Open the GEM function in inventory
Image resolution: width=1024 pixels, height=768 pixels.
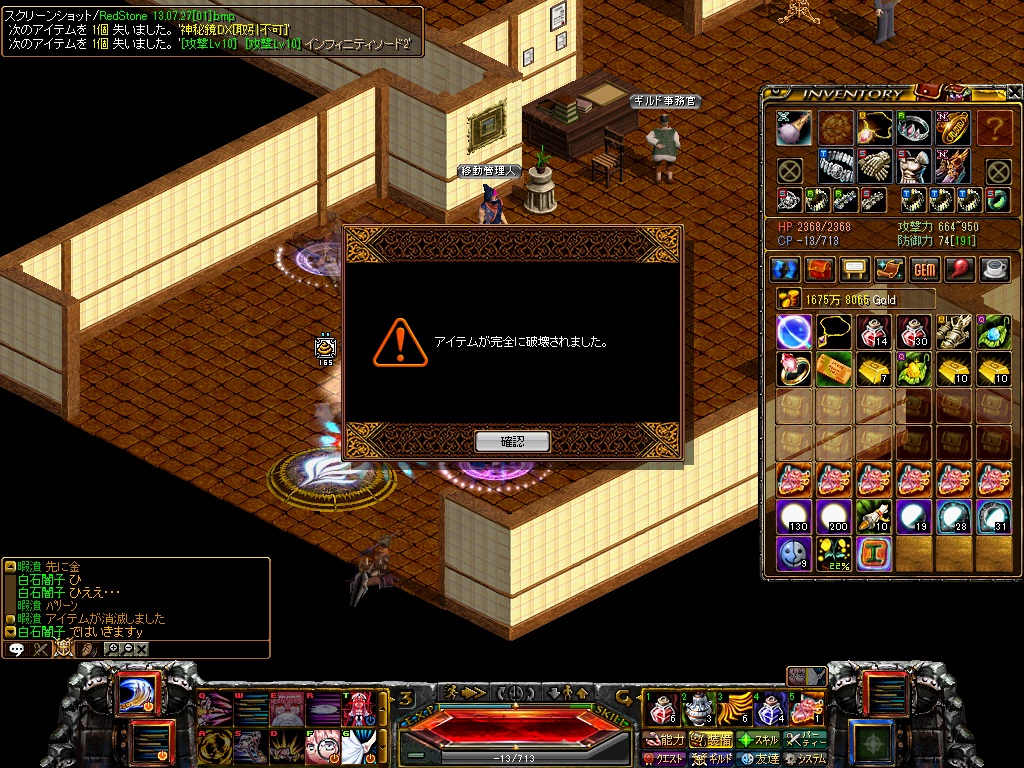pyautogui.click(x=924, y=270)
